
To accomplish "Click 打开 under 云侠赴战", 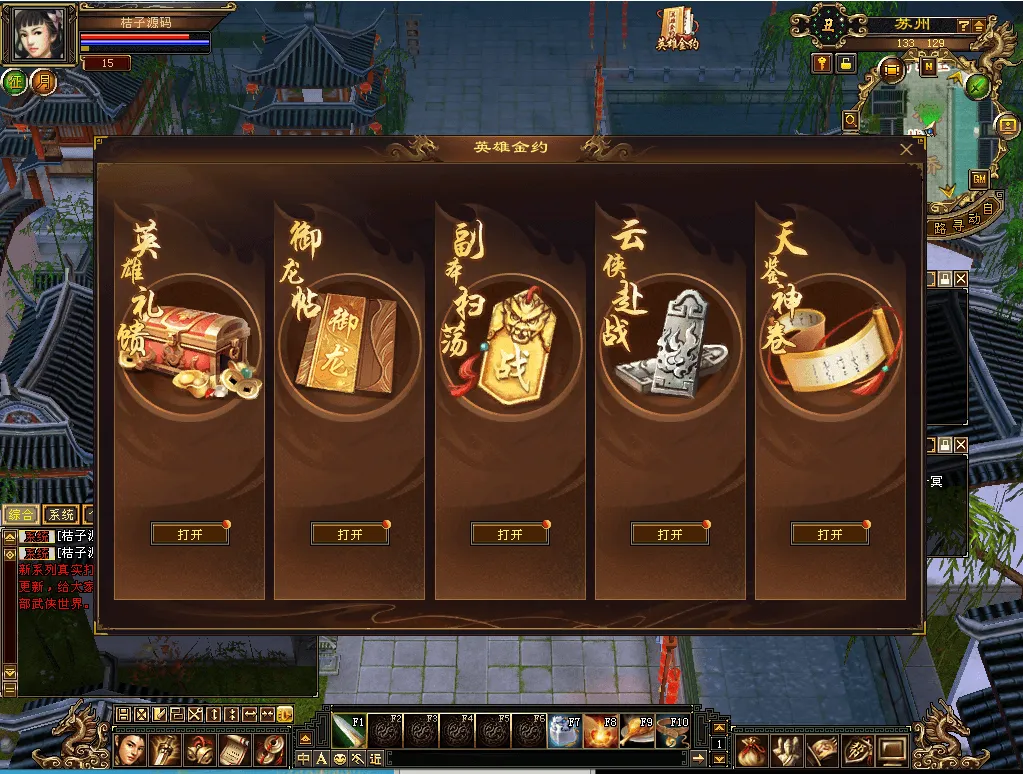I will click(x=670, y=535).
